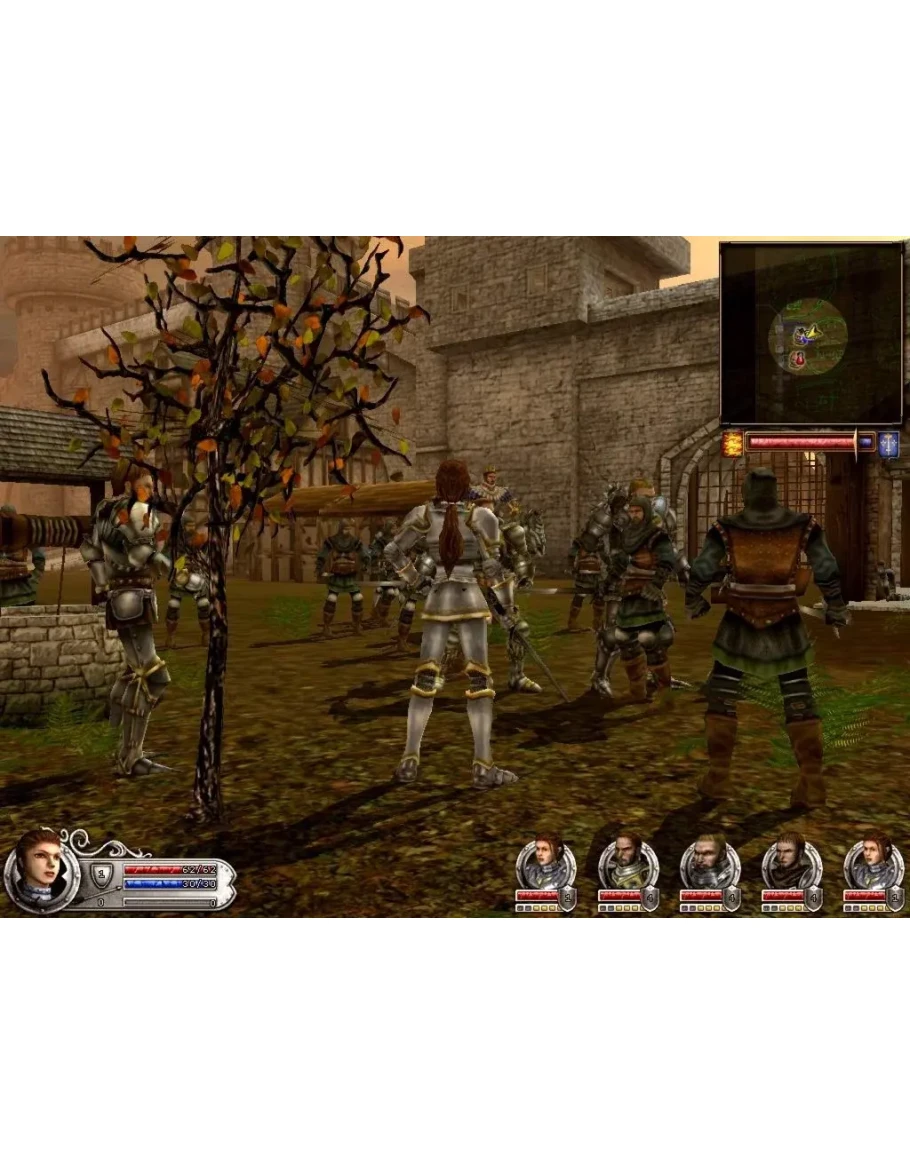Click the large heroine portrait beside the health bars
The height and width of the screenshot is (1155, 910).
click(38, 866)
